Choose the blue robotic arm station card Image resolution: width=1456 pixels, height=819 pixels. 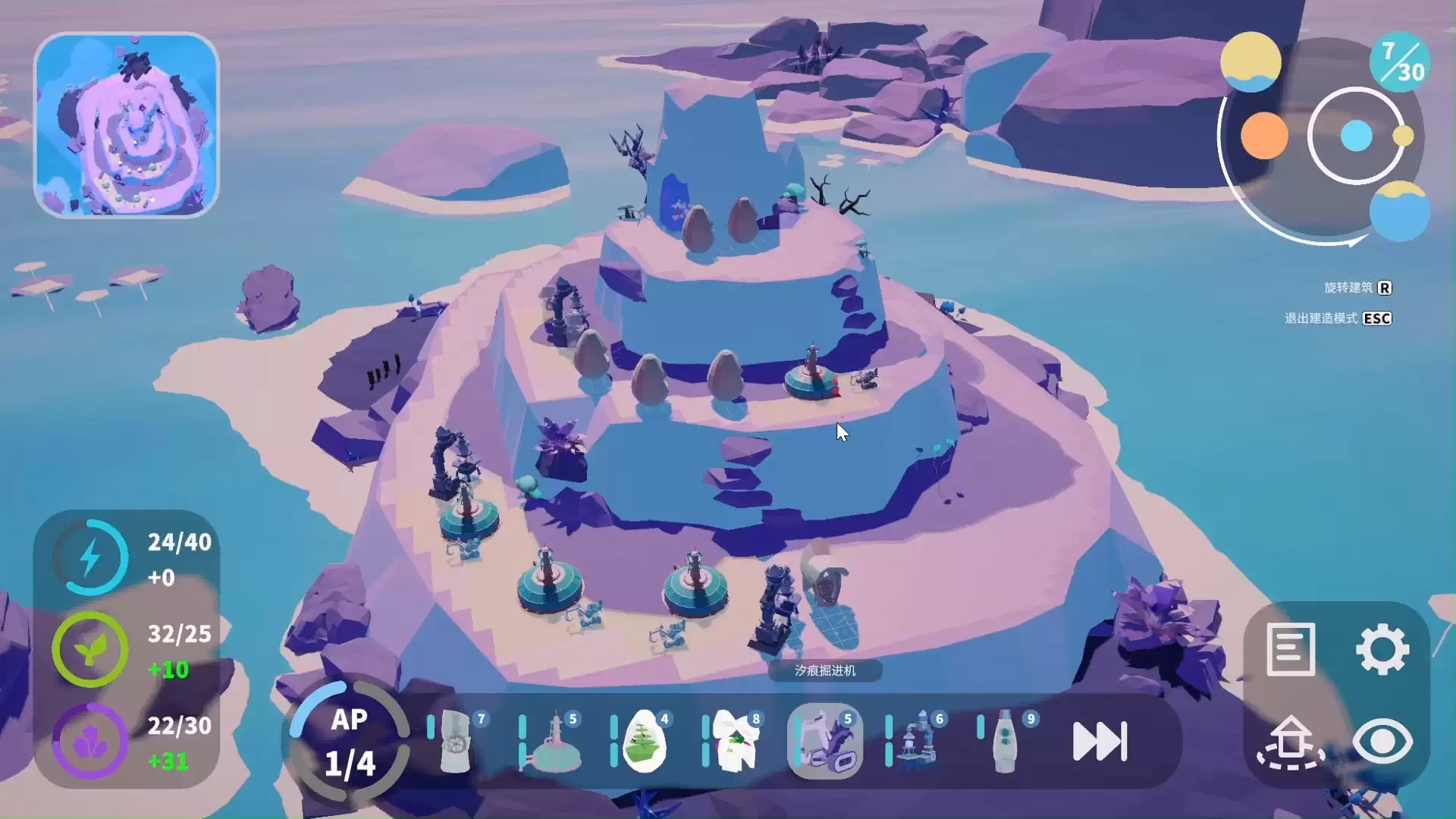coord(918,741)
